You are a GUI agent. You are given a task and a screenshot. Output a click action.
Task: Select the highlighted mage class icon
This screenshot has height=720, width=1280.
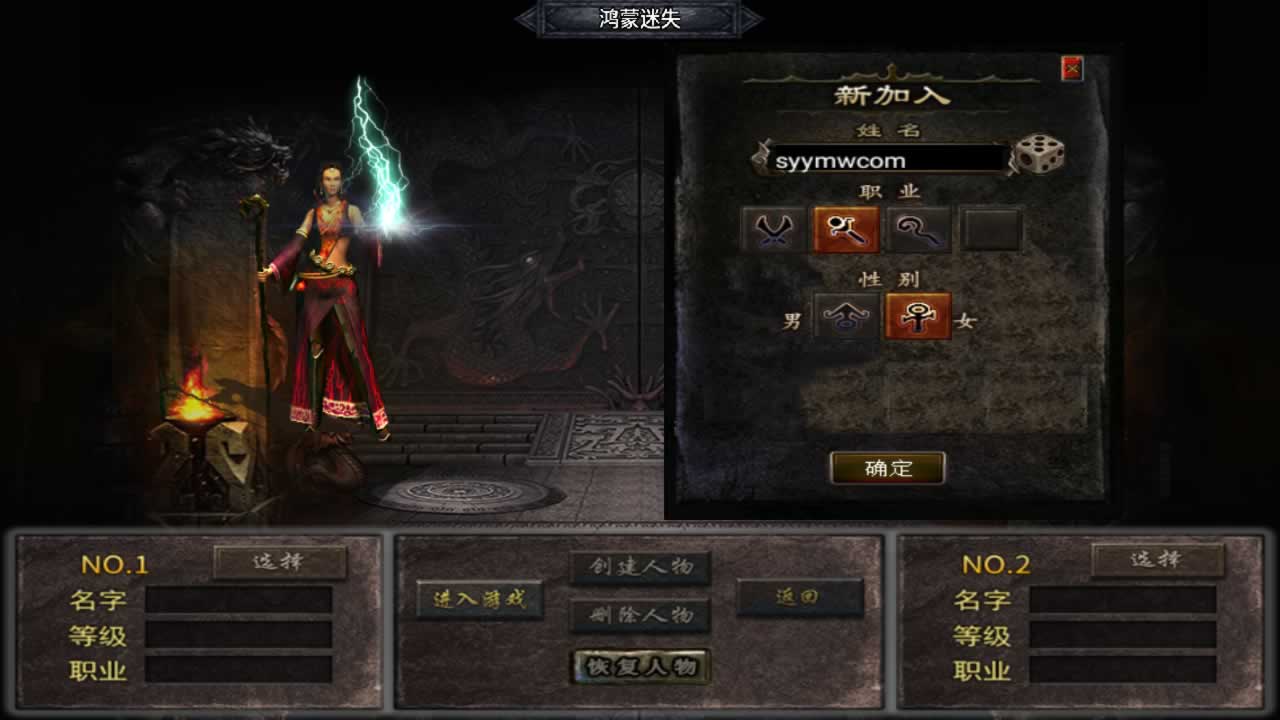846,230
